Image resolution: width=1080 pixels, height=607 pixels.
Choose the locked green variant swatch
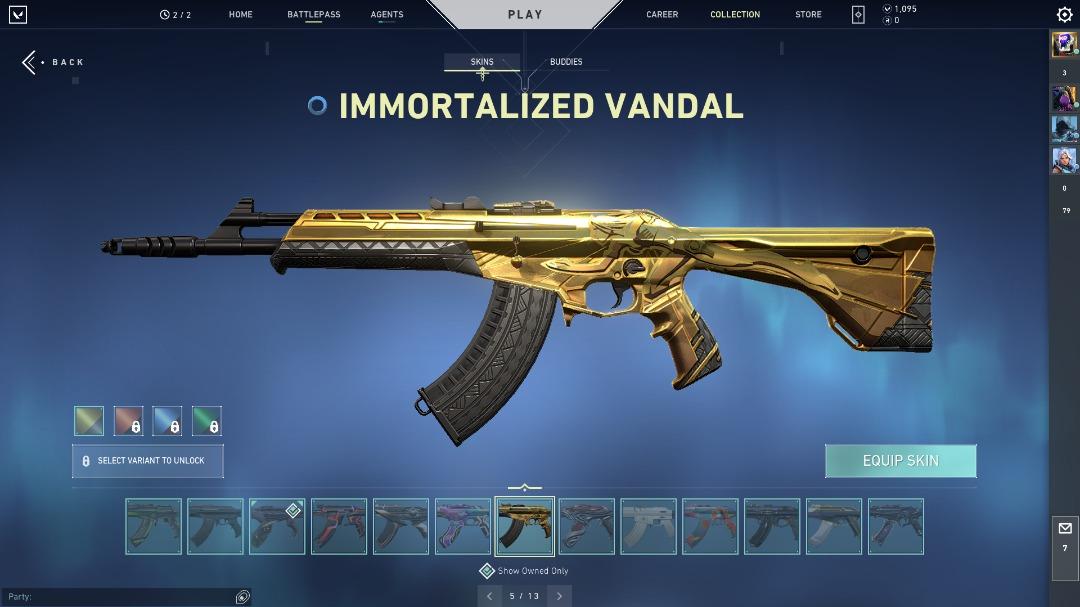tap(206, 421)
